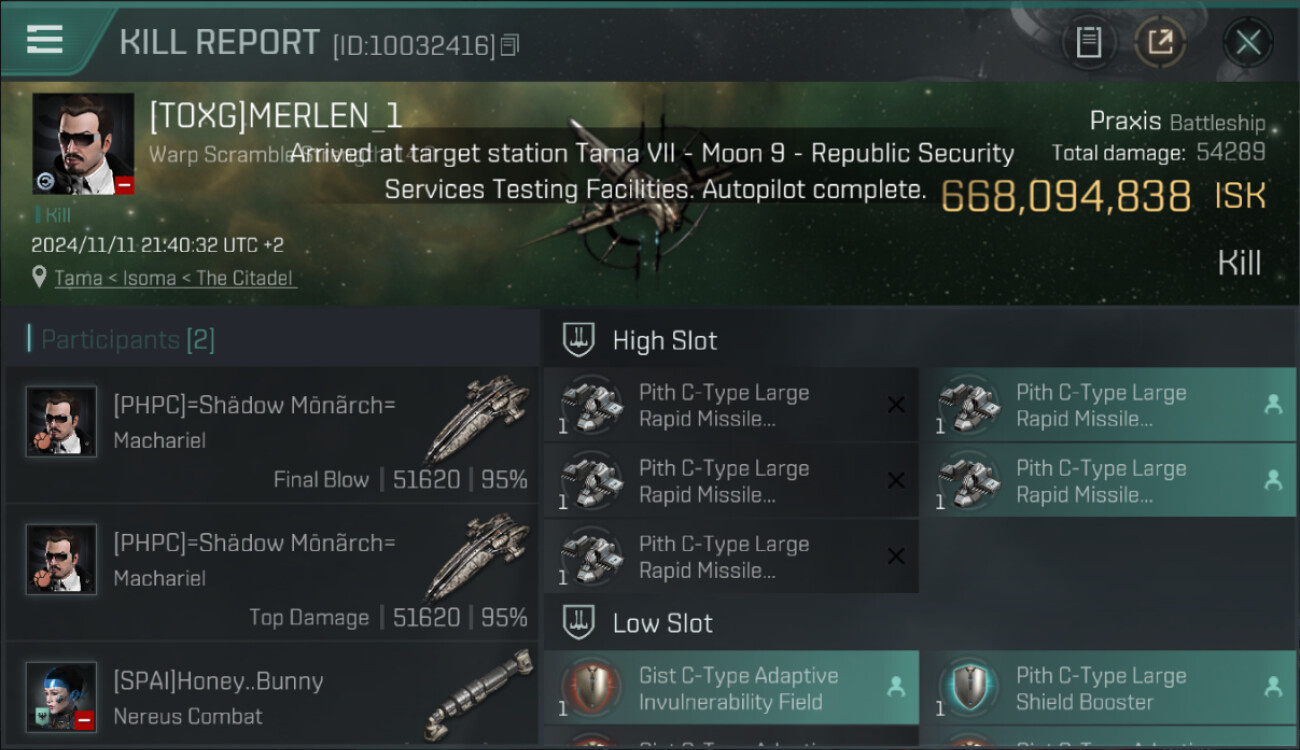The image size is (1300, 750).
Task: Open the kill report clipboard icon
Action: [1089, 43]
